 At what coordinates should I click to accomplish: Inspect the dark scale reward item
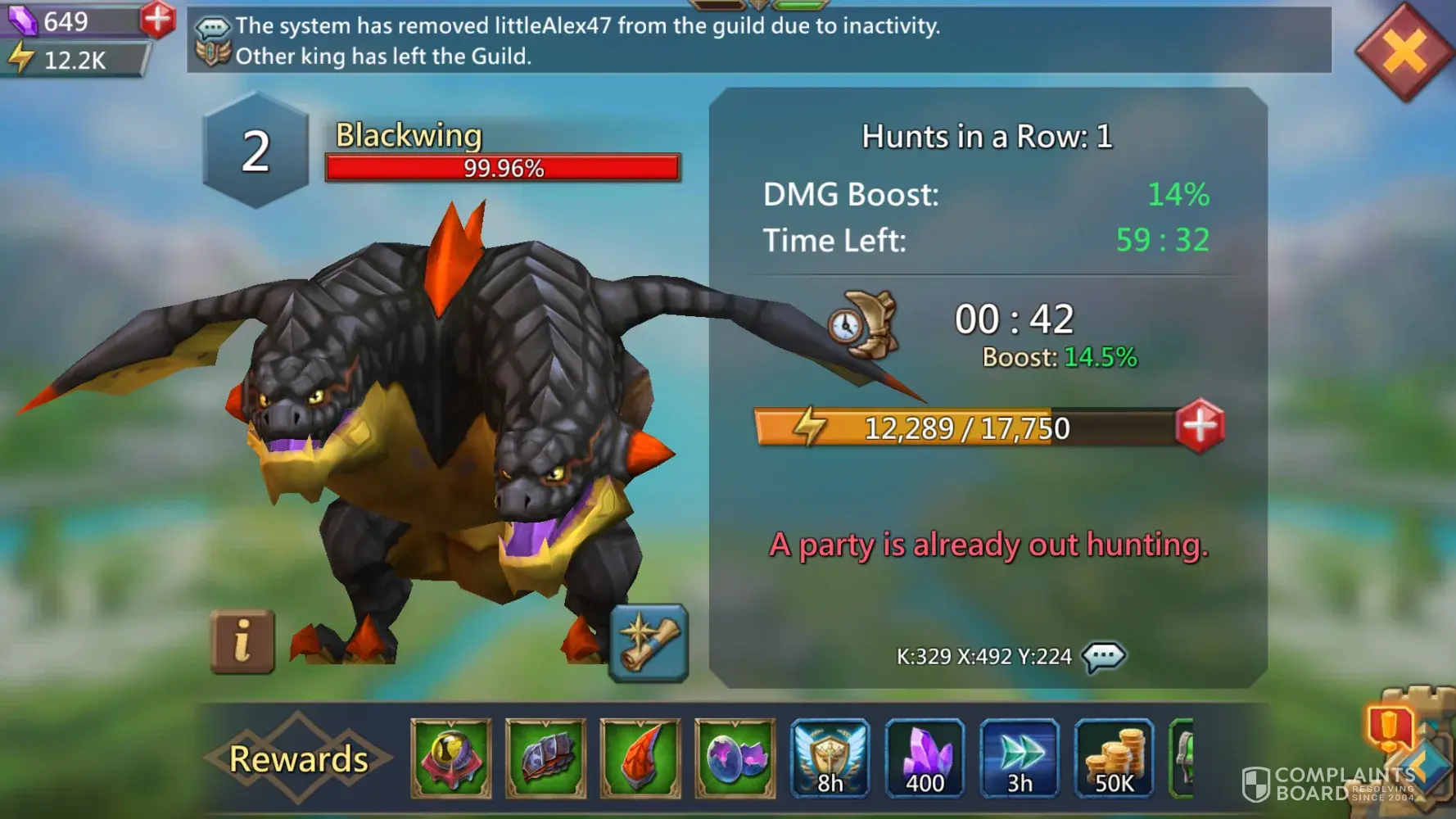(545, 758)
